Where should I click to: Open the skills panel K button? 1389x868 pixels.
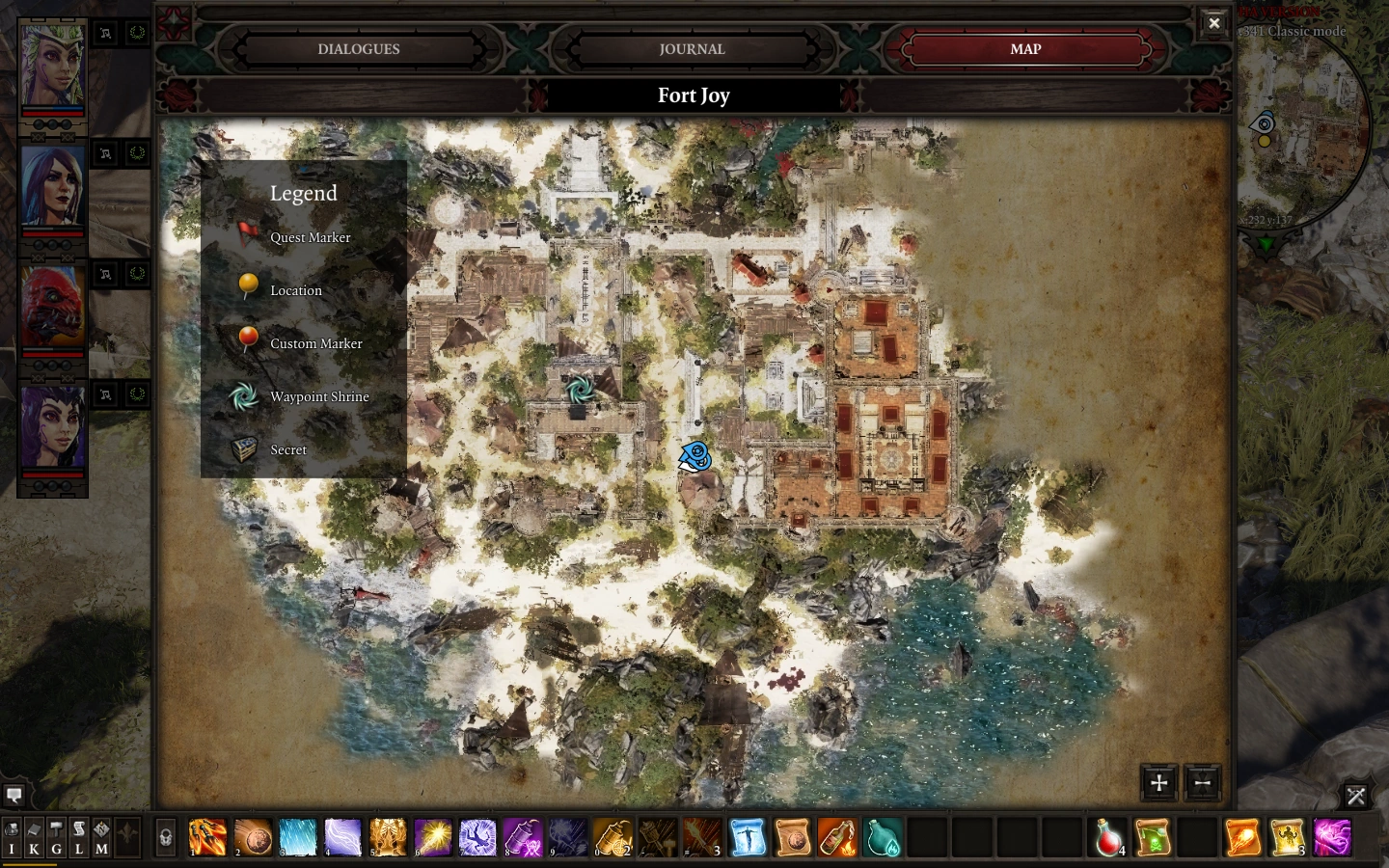(34, 837)
